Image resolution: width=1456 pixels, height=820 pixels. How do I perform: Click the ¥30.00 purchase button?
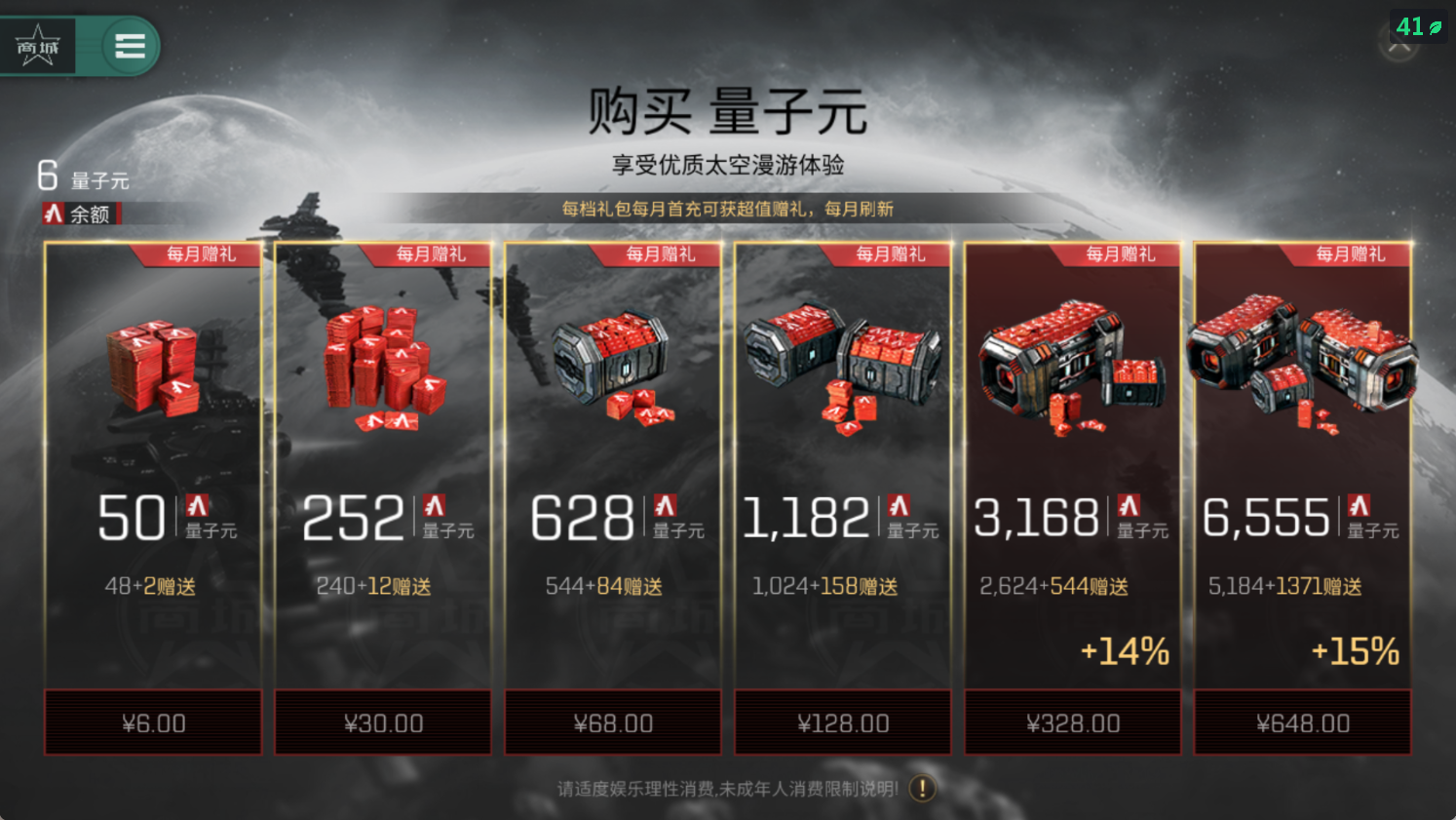pos(382,722)
